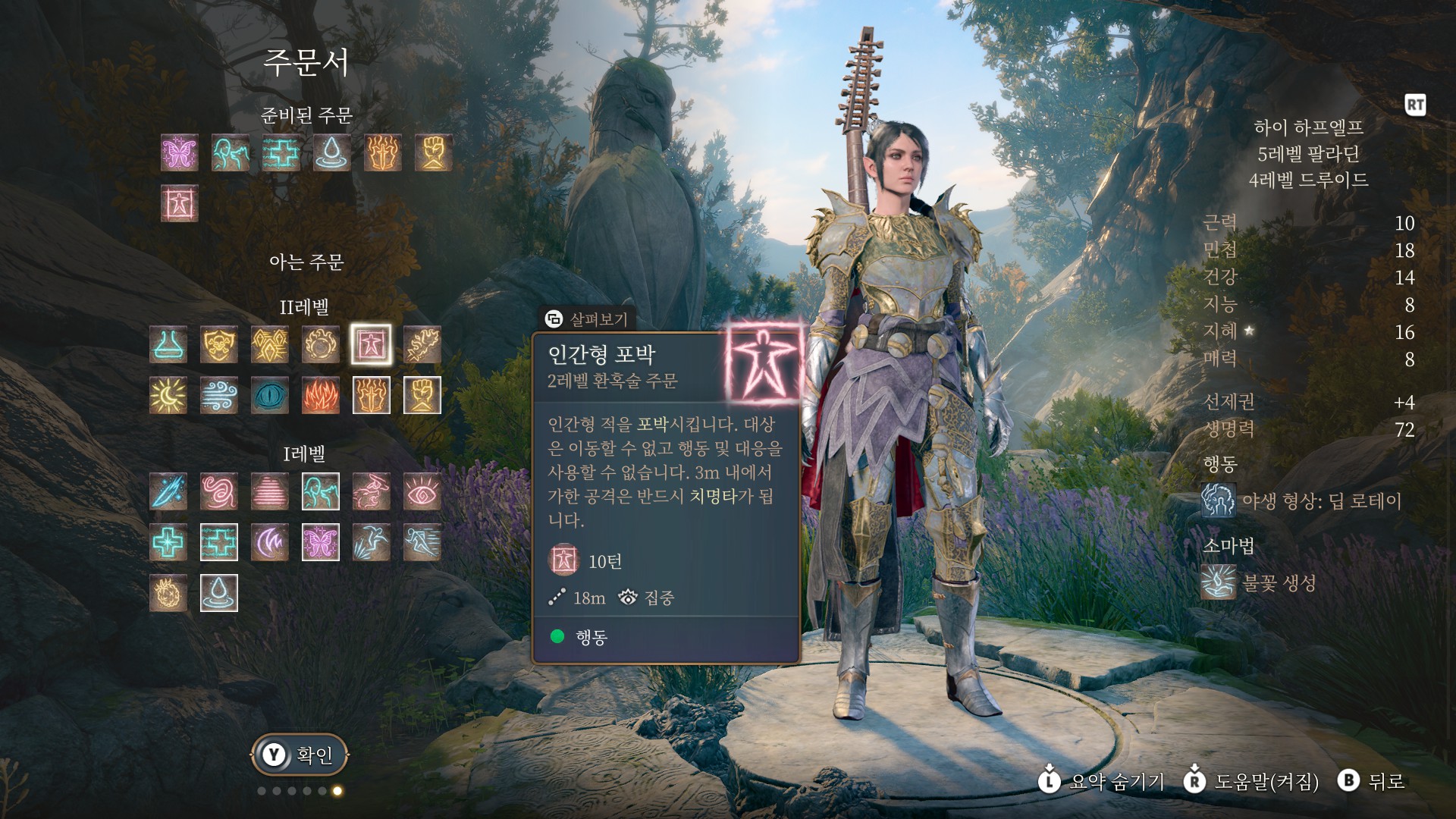Select the red flames spell icon
Viewport: 1456px width, 819px height.
tap(321, 395)
